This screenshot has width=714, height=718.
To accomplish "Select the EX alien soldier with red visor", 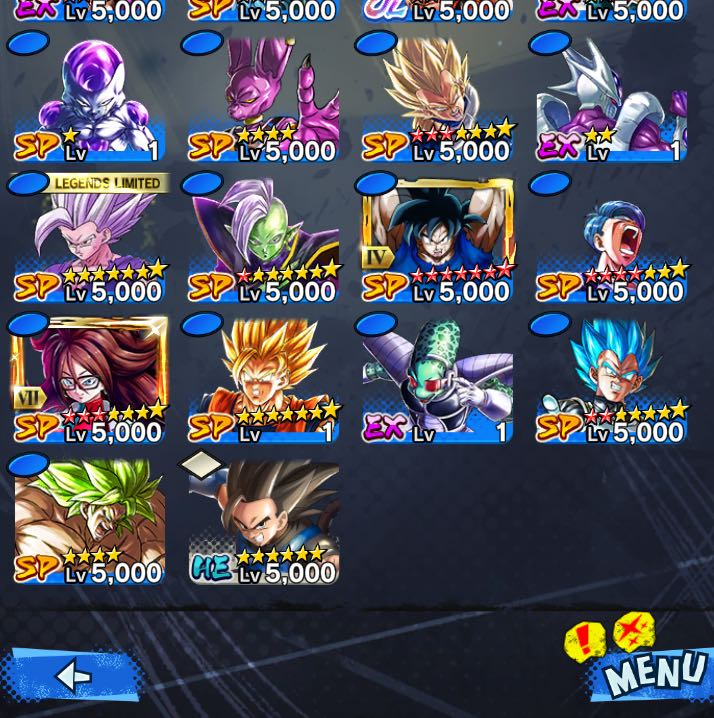I will (x=438, y=380).
